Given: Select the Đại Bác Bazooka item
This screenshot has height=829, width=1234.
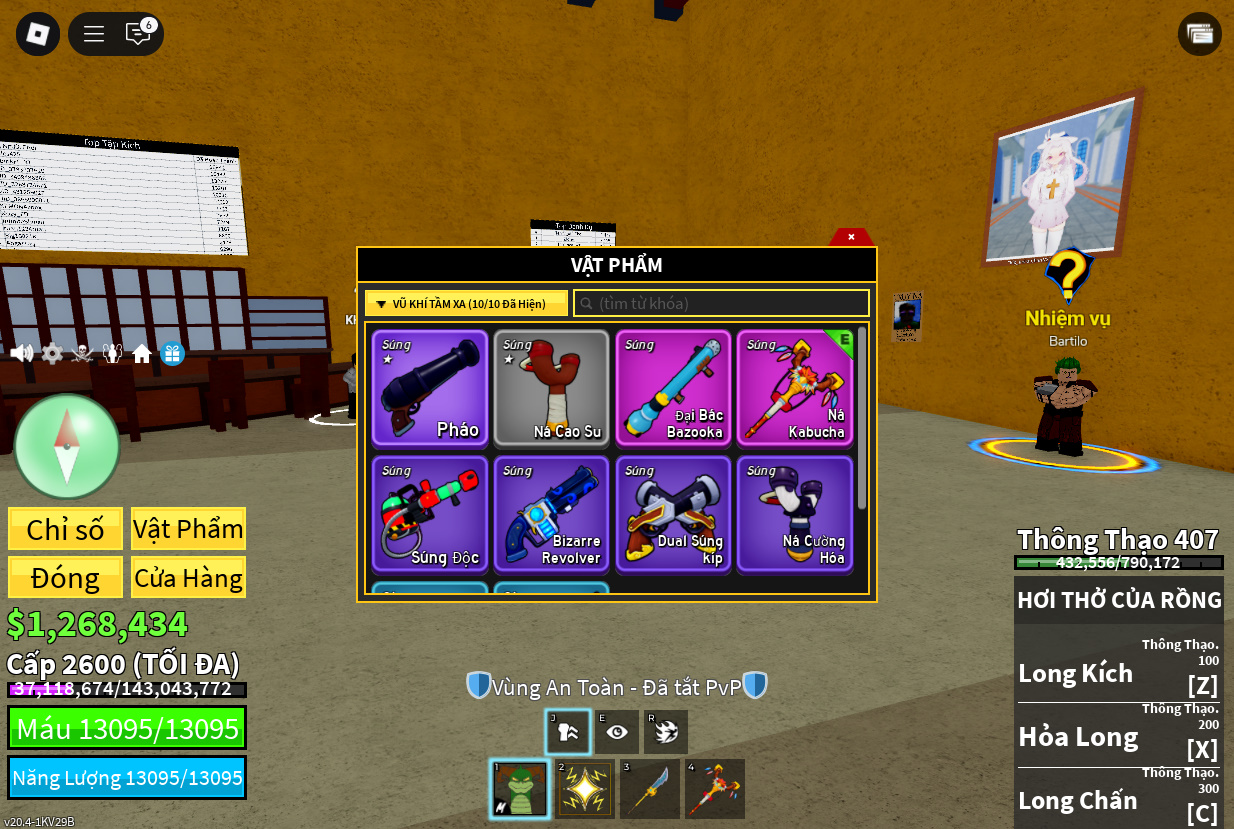Looking at the screenshot, I should click(x=673, y=388).
